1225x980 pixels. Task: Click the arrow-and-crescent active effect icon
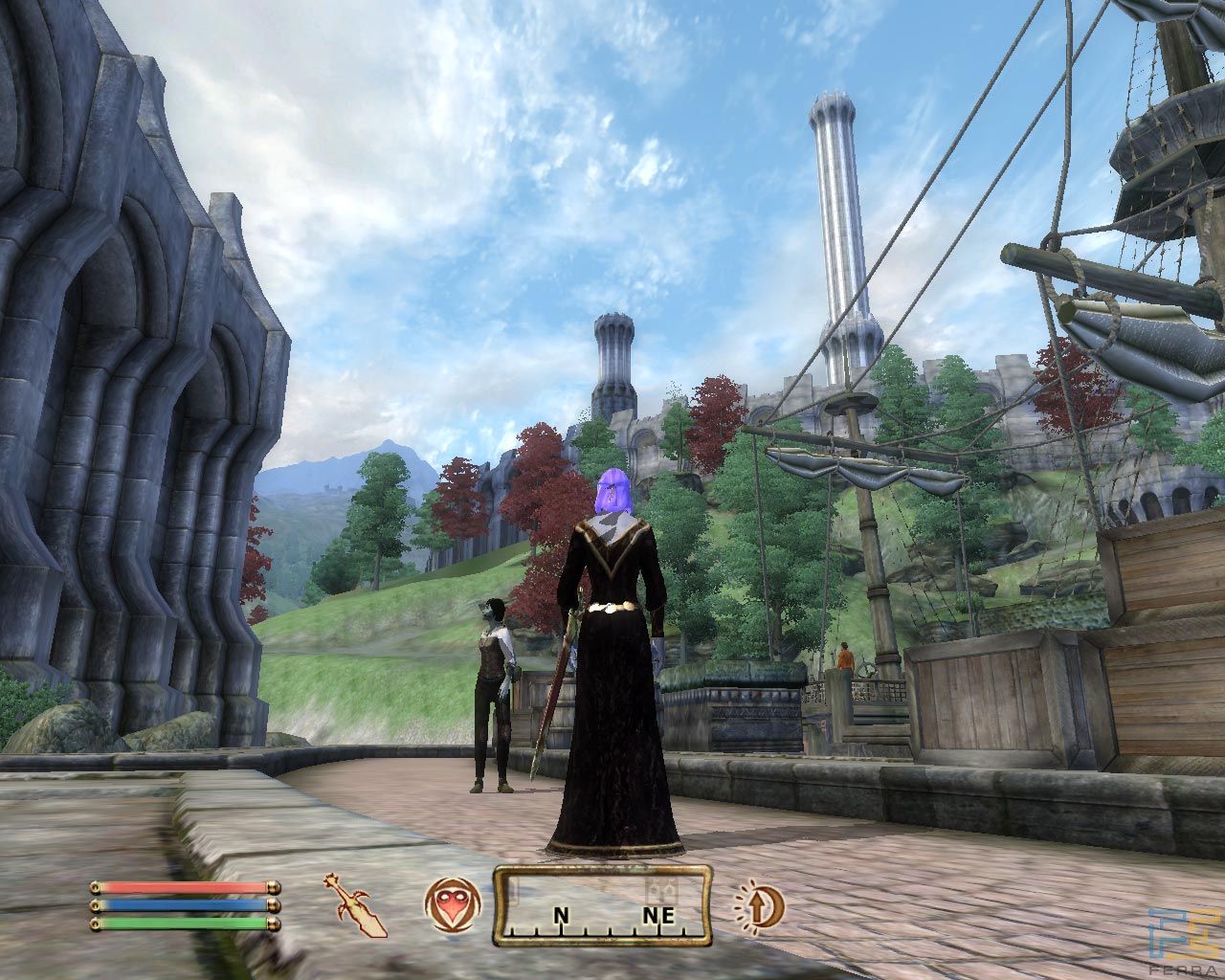(760, 904)
